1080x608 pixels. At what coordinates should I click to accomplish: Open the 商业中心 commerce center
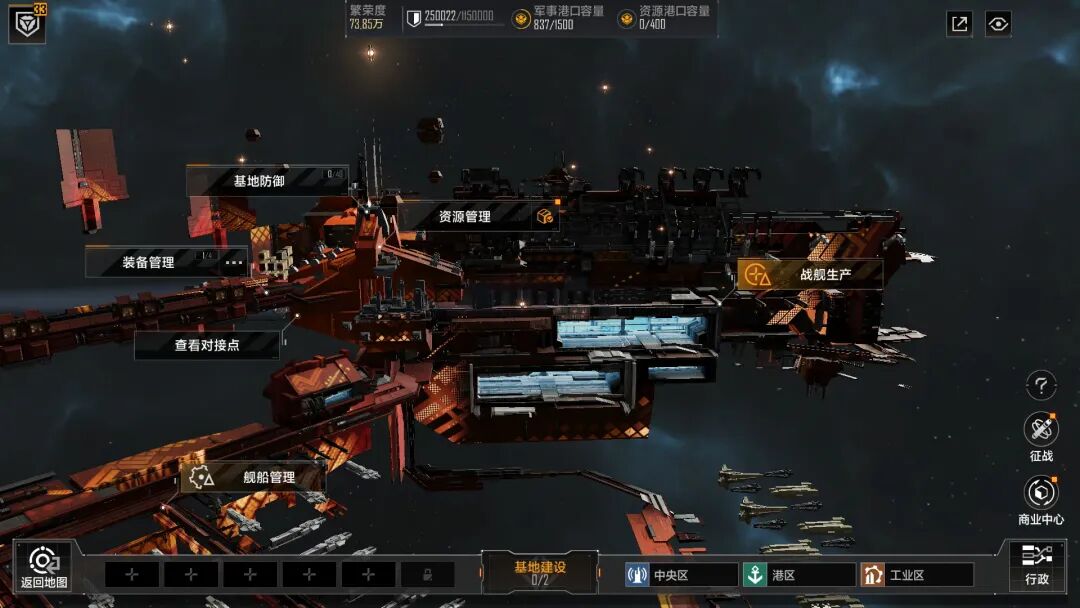1041,500
